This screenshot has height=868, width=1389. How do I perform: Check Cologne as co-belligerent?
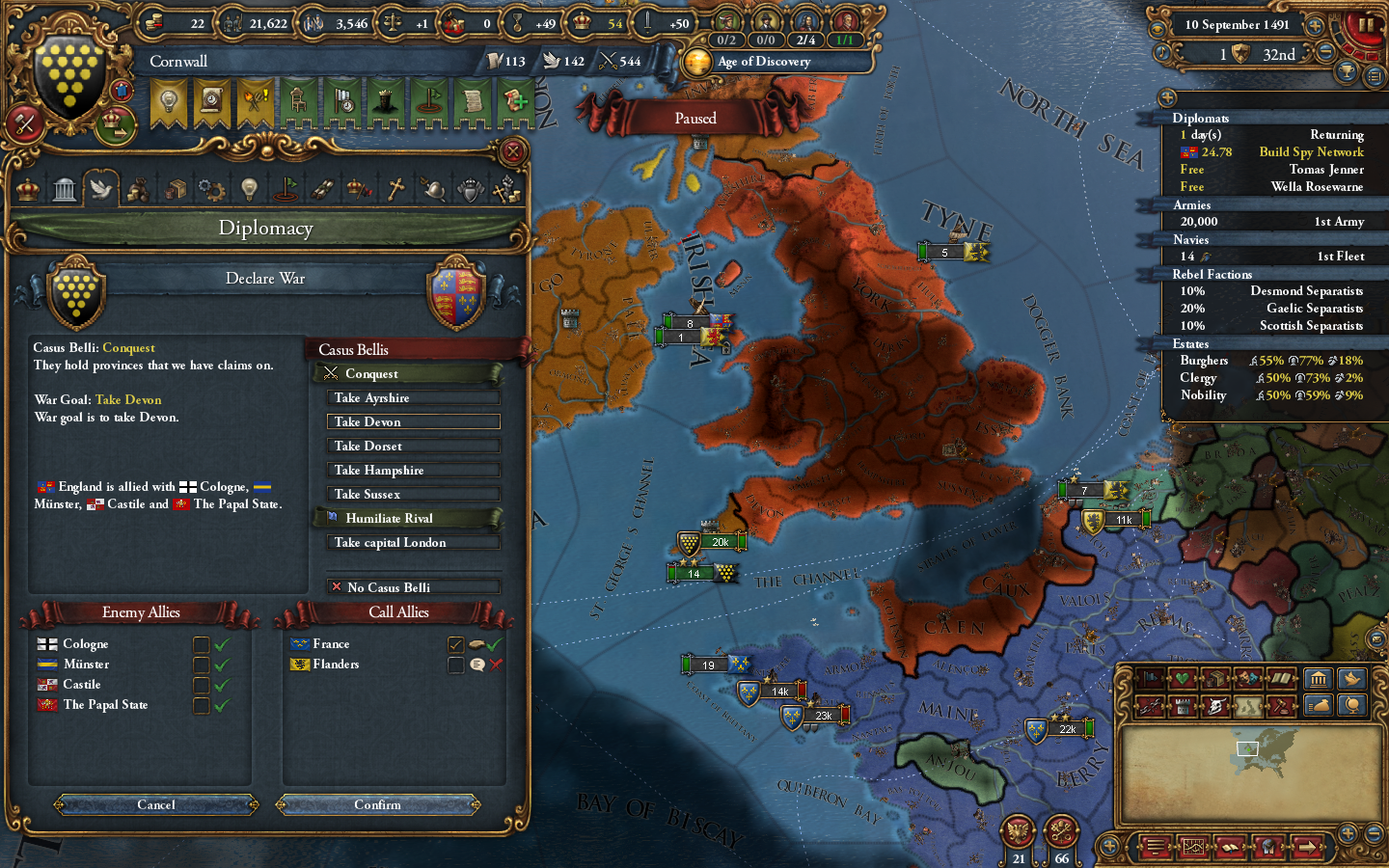pos(202,644)
